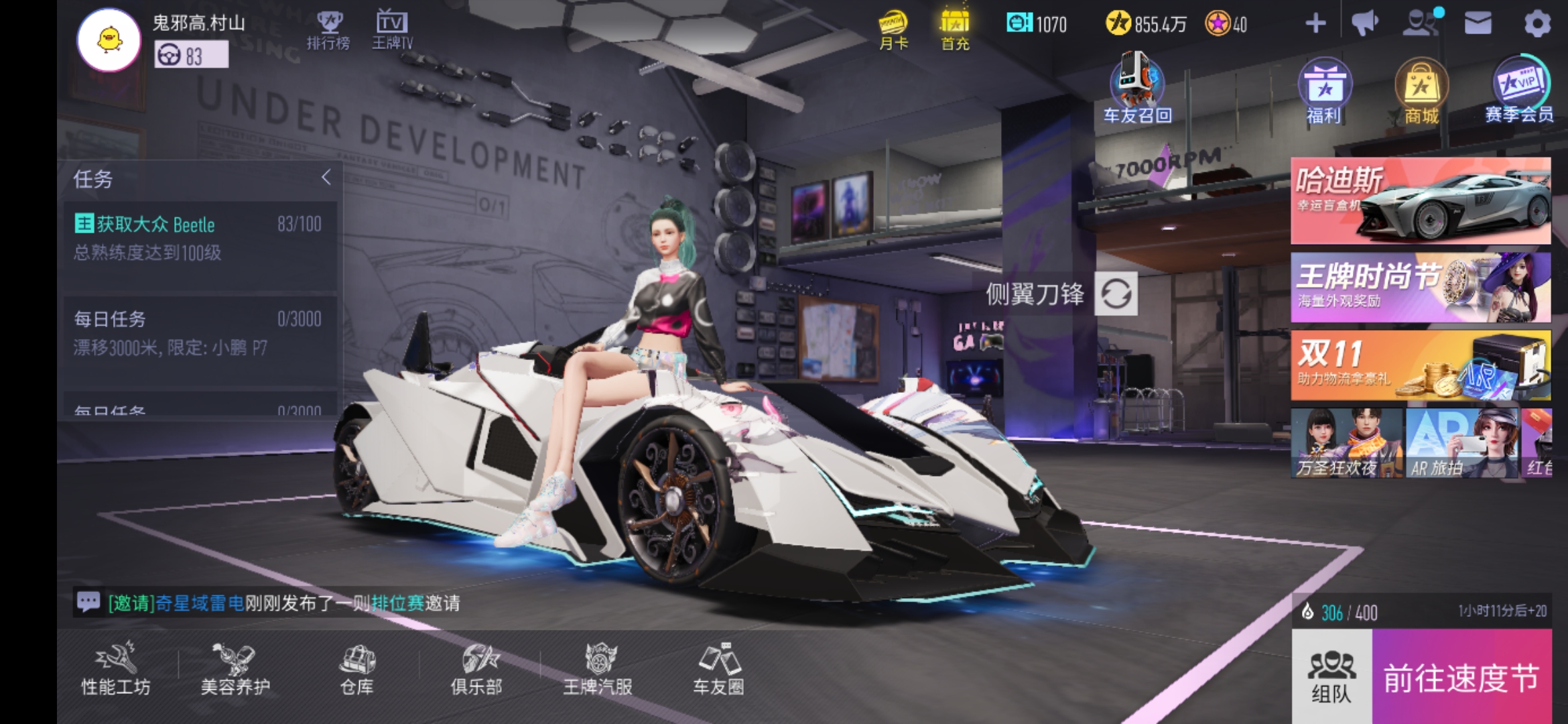Open the megaphone announcements

coord(1364,24)
